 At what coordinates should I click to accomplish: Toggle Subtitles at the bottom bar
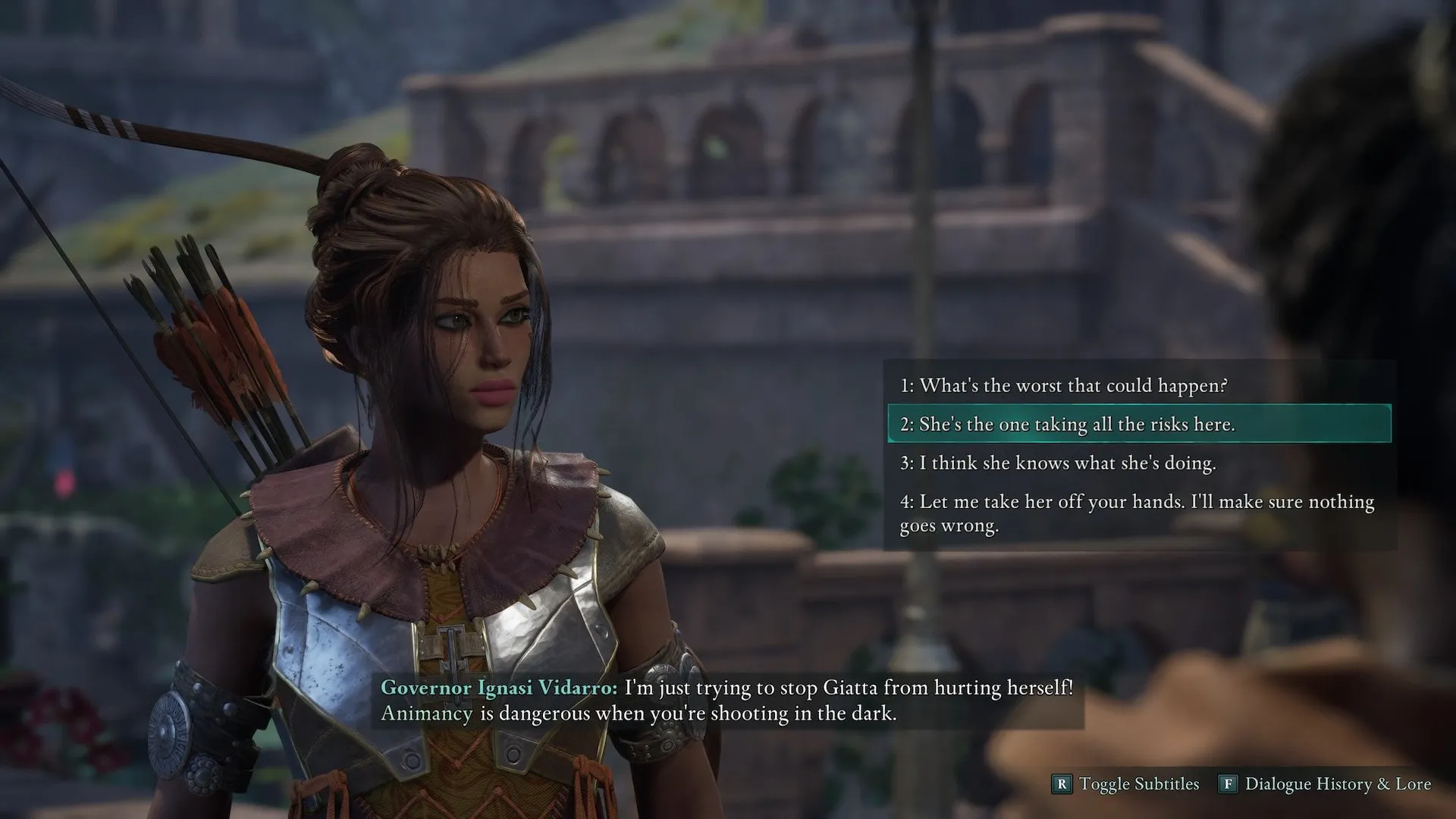coord(1125,783)
